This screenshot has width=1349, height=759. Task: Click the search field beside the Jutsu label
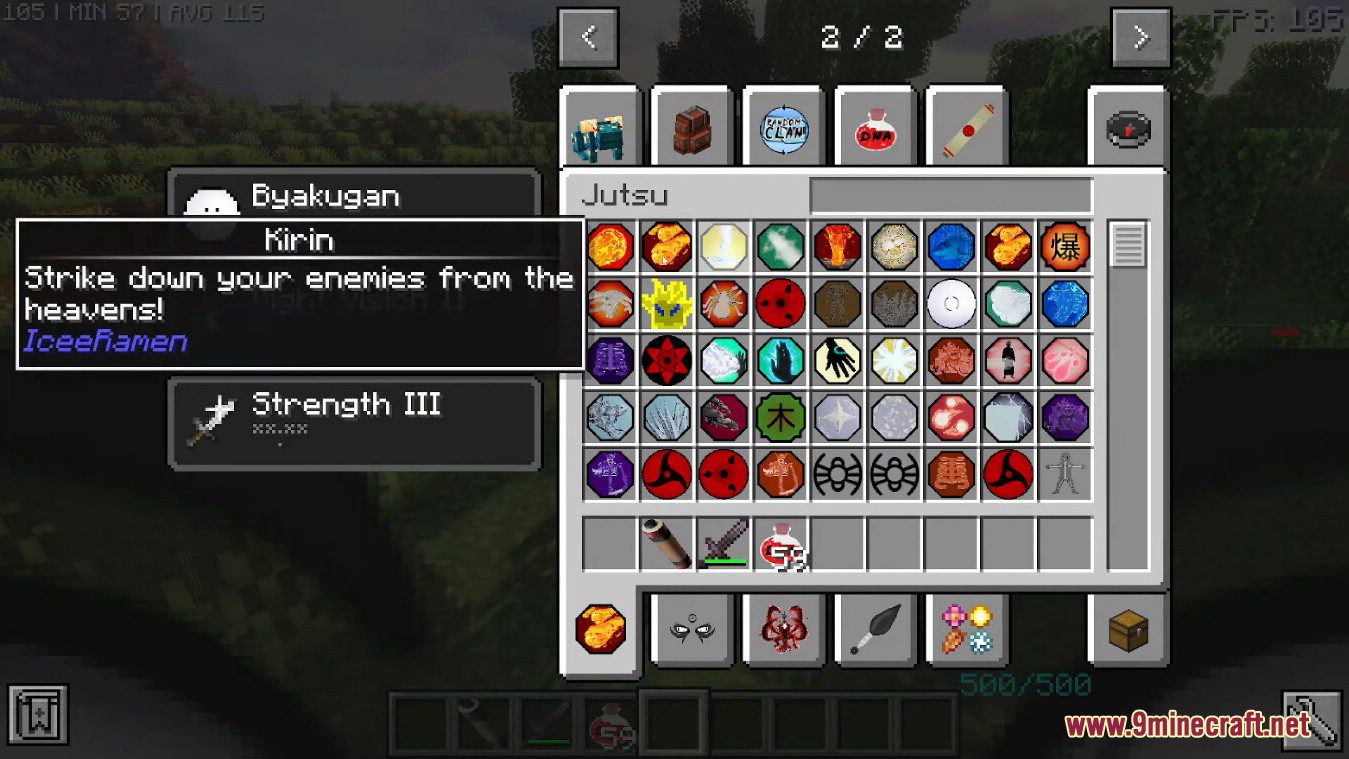point(950,196)
